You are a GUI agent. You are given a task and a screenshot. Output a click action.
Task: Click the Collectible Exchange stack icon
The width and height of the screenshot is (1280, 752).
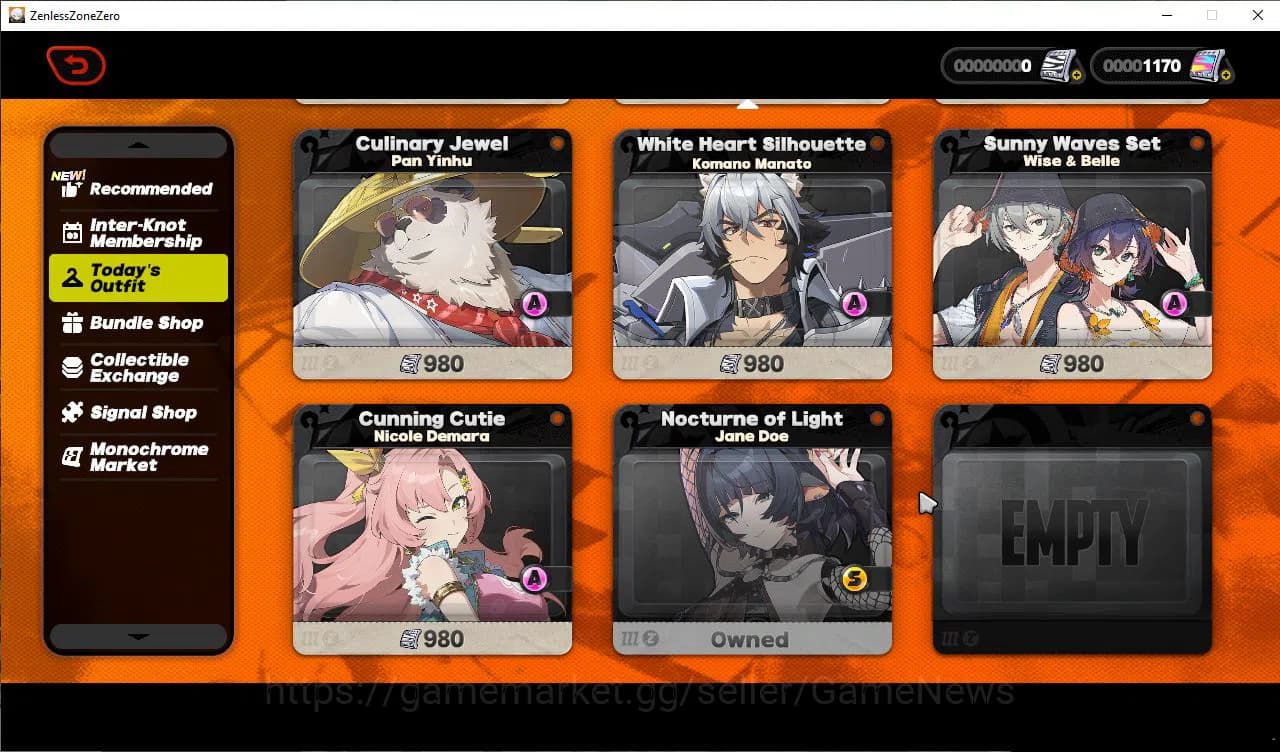click(71, 368)
